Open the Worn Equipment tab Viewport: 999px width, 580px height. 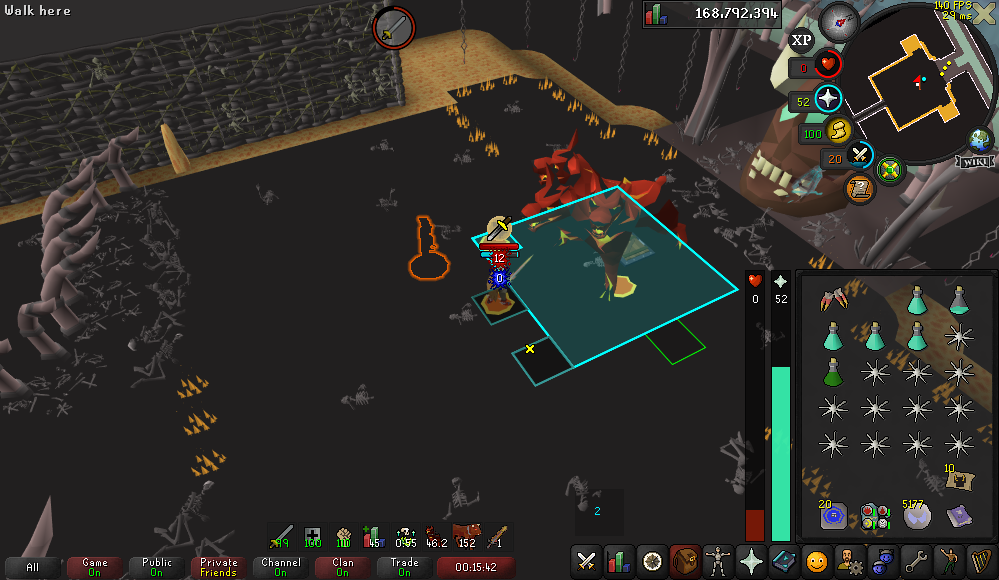(719, 562)
